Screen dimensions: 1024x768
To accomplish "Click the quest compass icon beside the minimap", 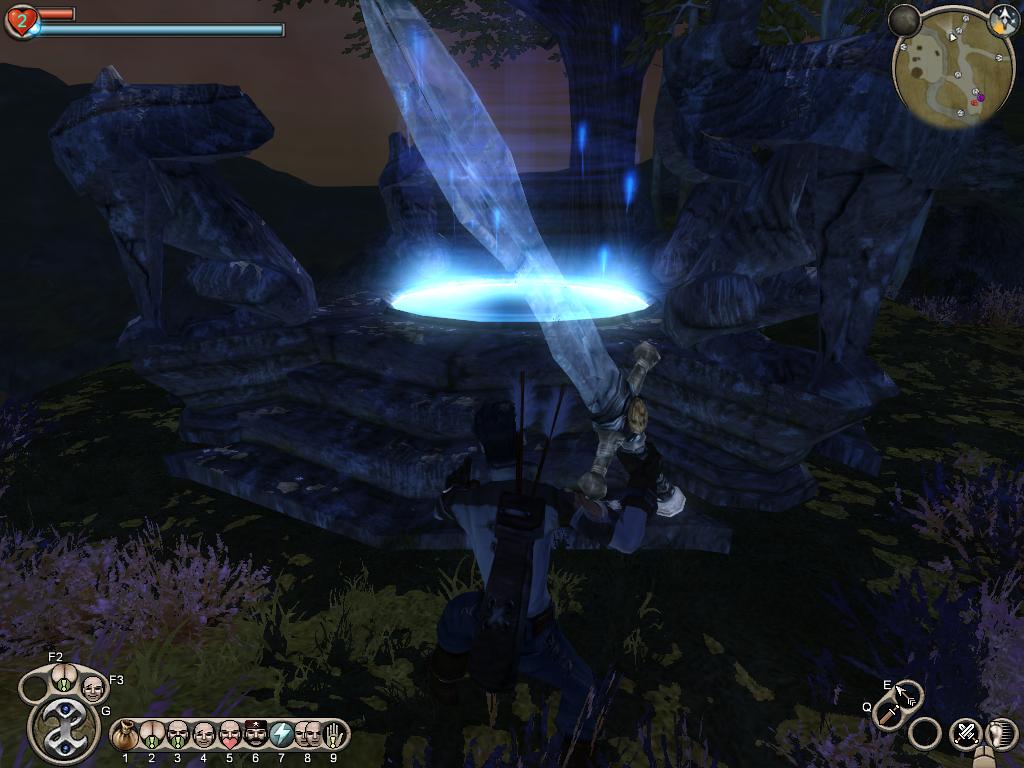I will pyautogui.click(x=1003, y=17).
